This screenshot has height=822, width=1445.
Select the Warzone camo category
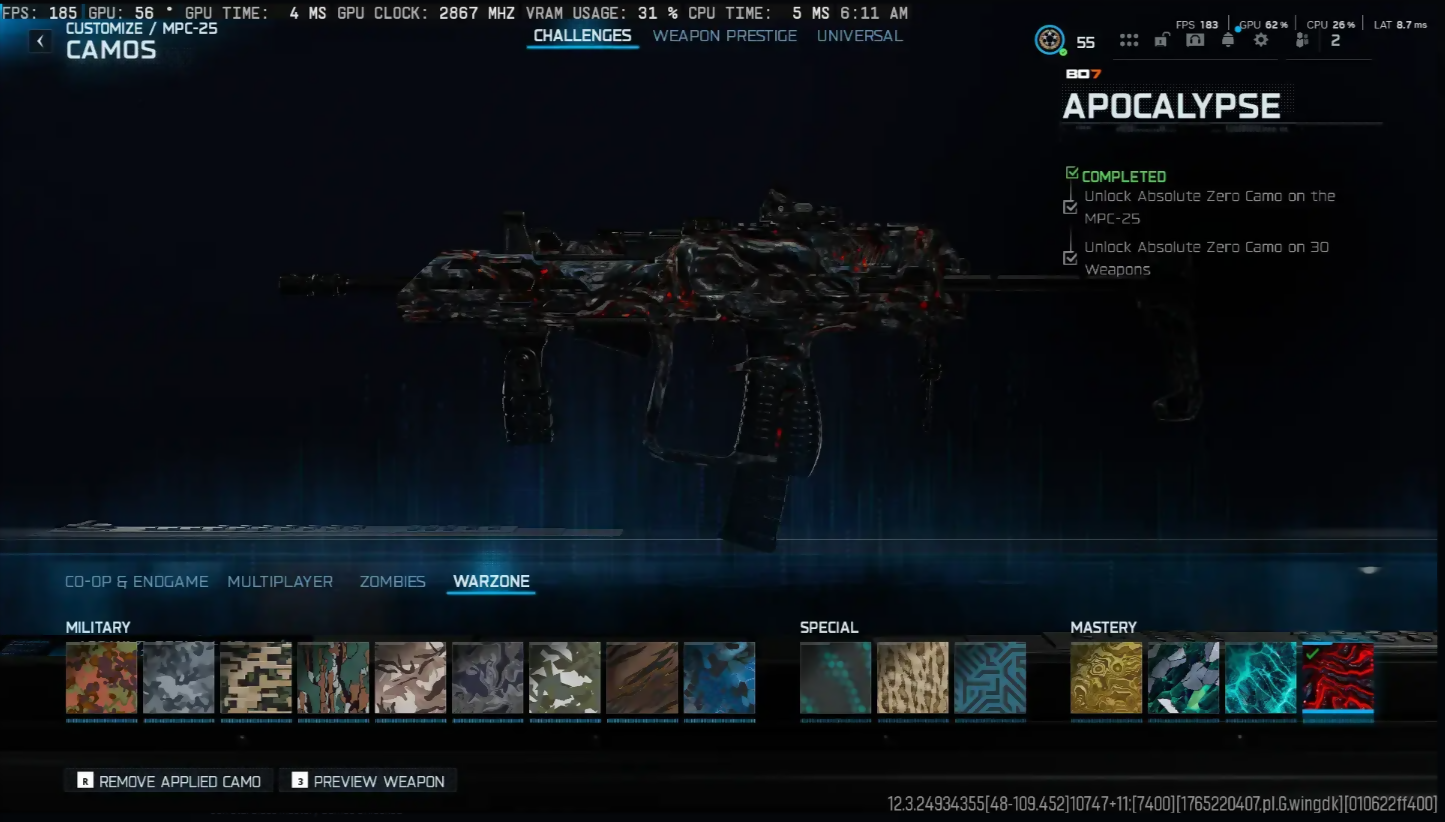pyautogui.click(x=491, y=581)
